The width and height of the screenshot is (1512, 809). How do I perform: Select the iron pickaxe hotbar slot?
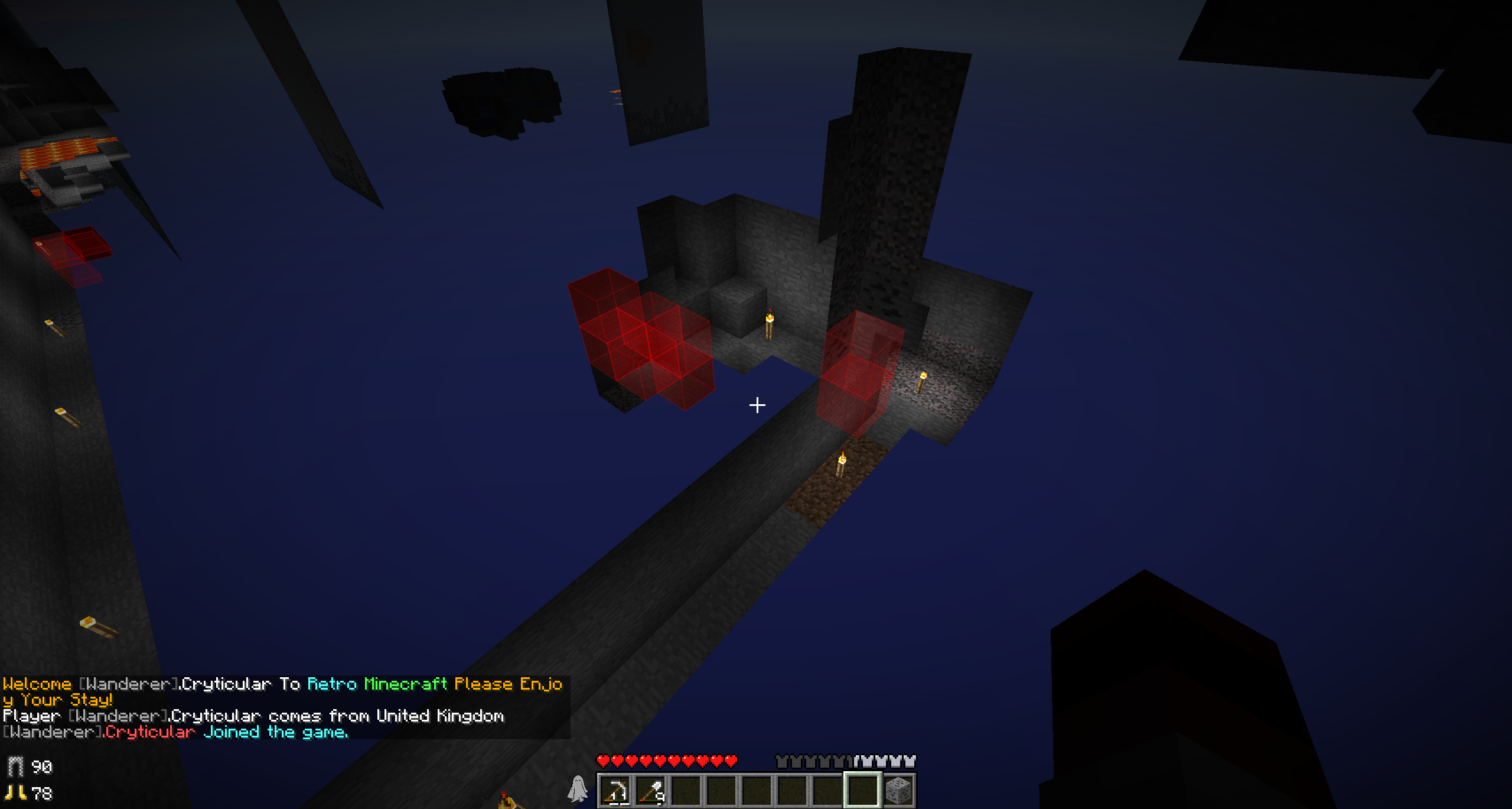pyautogui.click(x=615, y=790)
